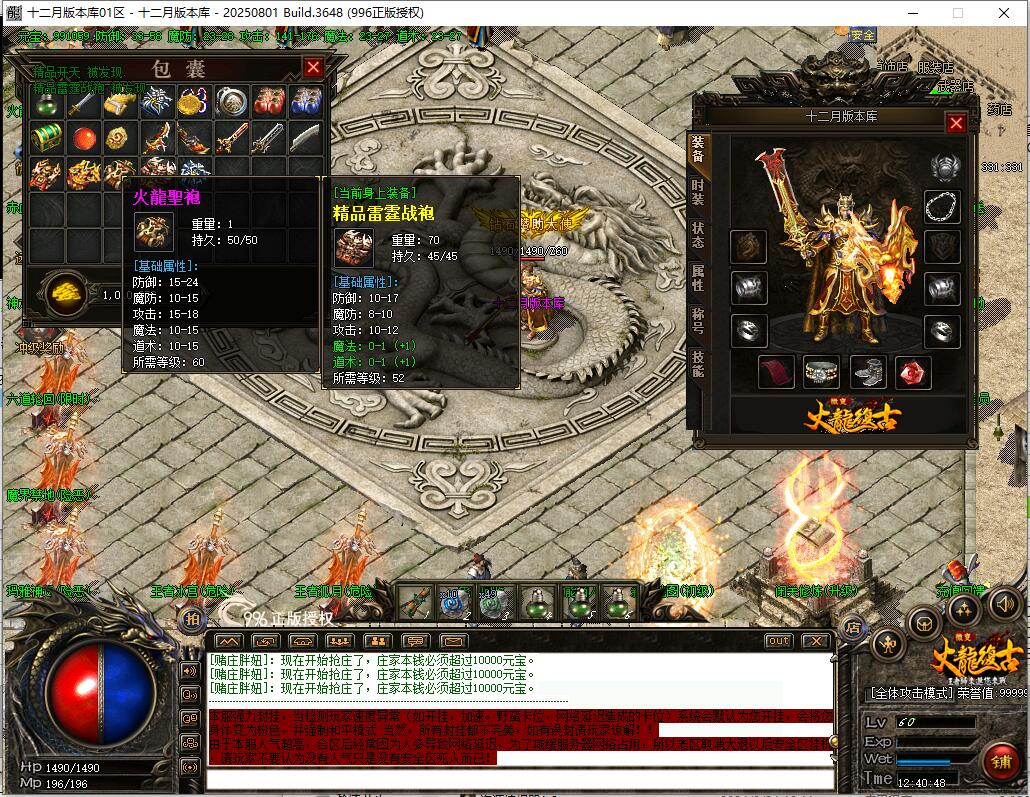Select the equipped necklace slot
1030x797 pixels.
pyautogui.click(x=941, y=206)
